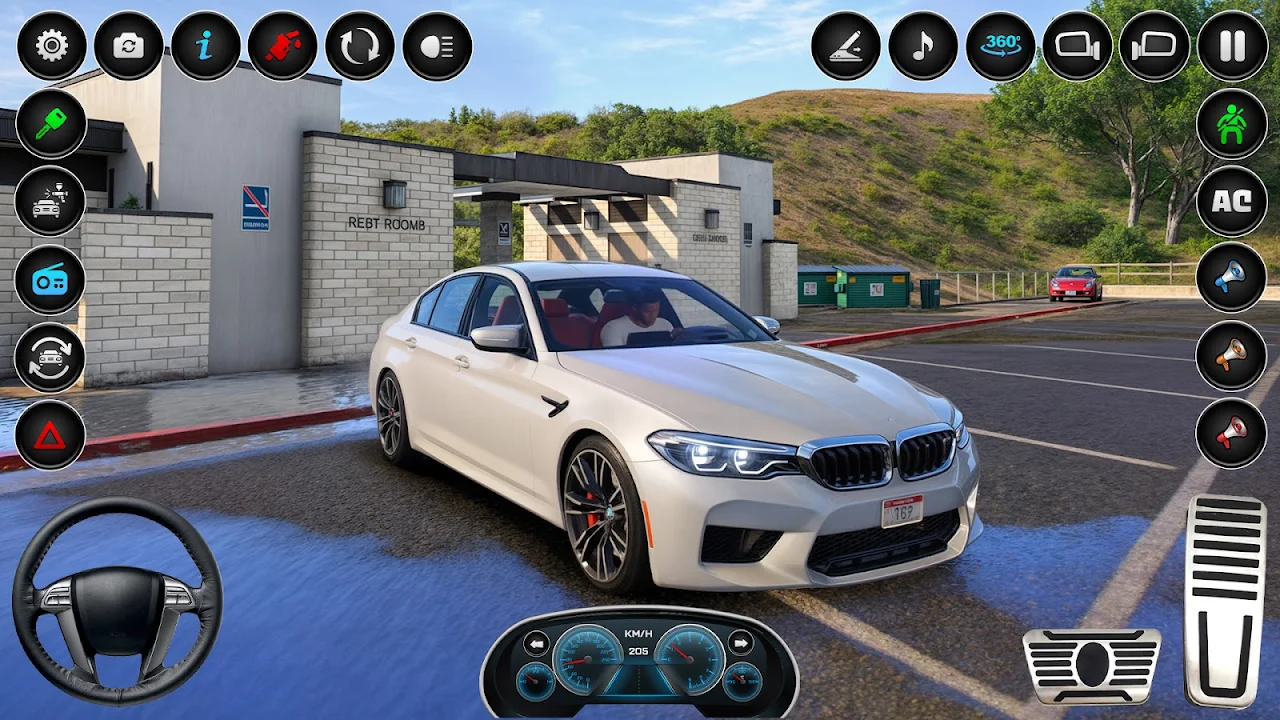Image resolution: width=1280 pixels, height=720 pixels.
Task: Turn on the AC
Action: [1231, 200]
